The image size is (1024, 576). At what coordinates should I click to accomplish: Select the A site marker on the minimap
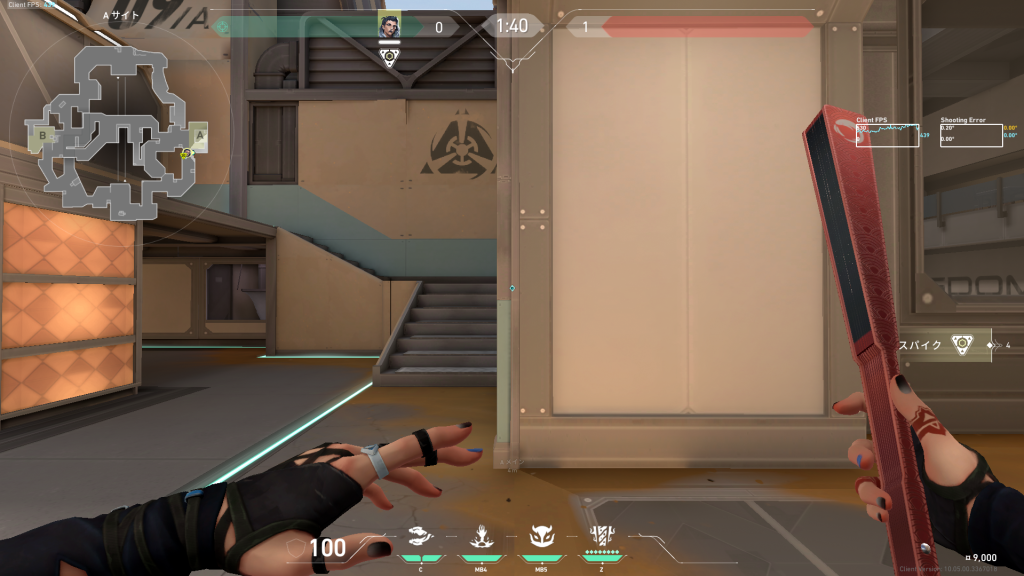[199, 135]
